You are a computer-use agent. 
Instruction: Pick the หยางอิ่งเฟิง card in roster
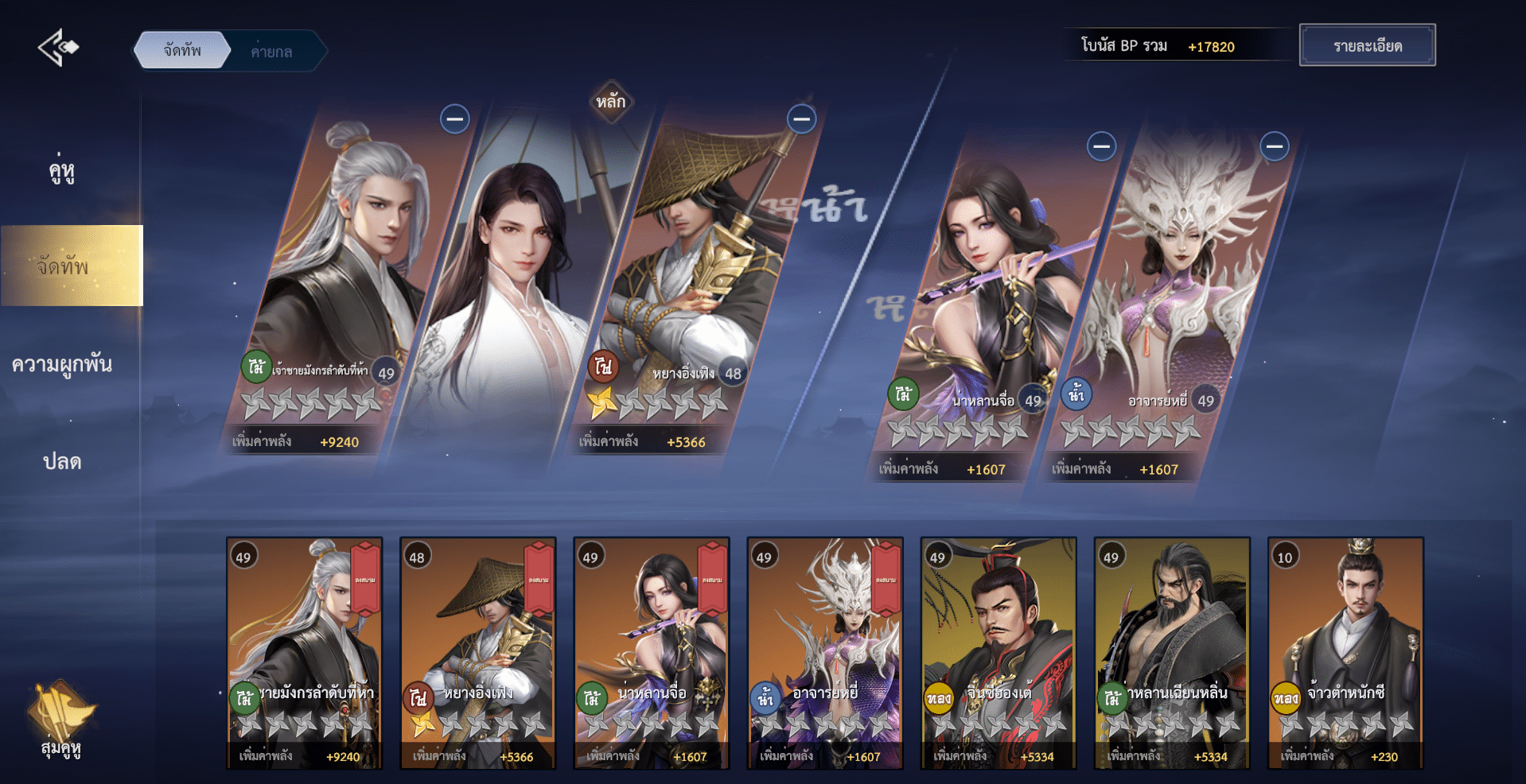[x=477, y=653]
